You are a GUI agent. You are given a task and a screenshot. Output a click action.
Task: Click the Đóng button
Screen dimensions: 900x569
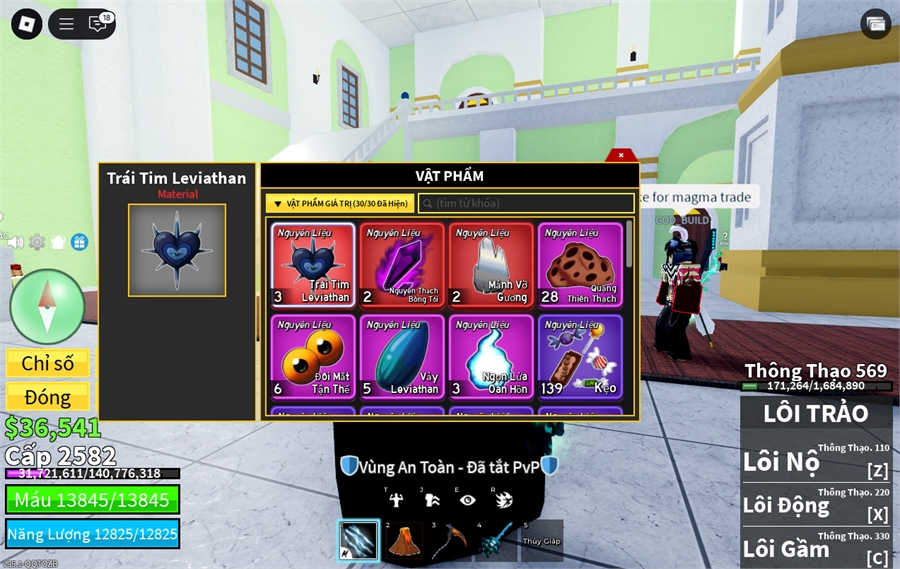tap(48, 397)
